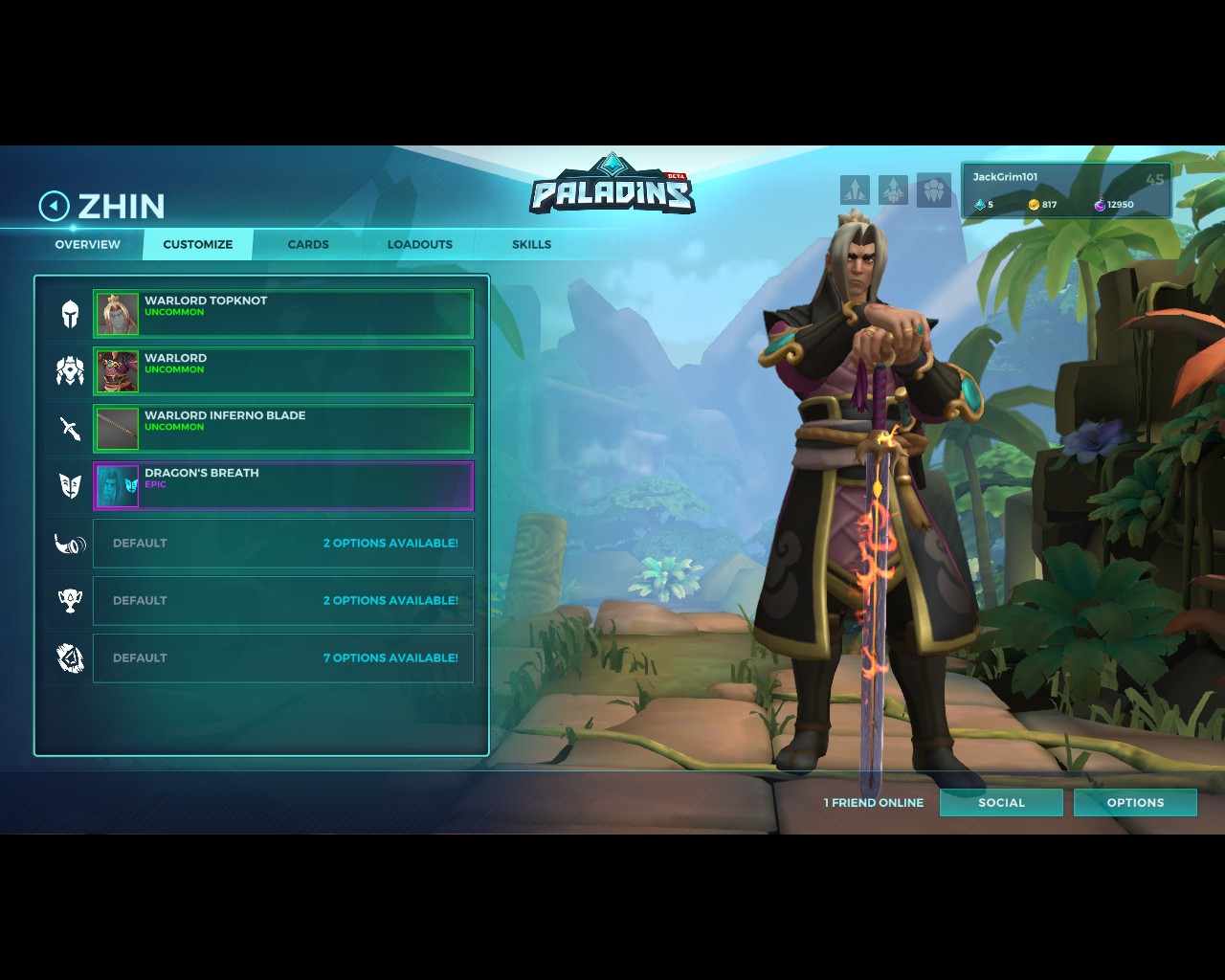Viewport: 1225px width, 980px height.
Task: Open the horn voice-pack category icon
Action: point(68,544)
